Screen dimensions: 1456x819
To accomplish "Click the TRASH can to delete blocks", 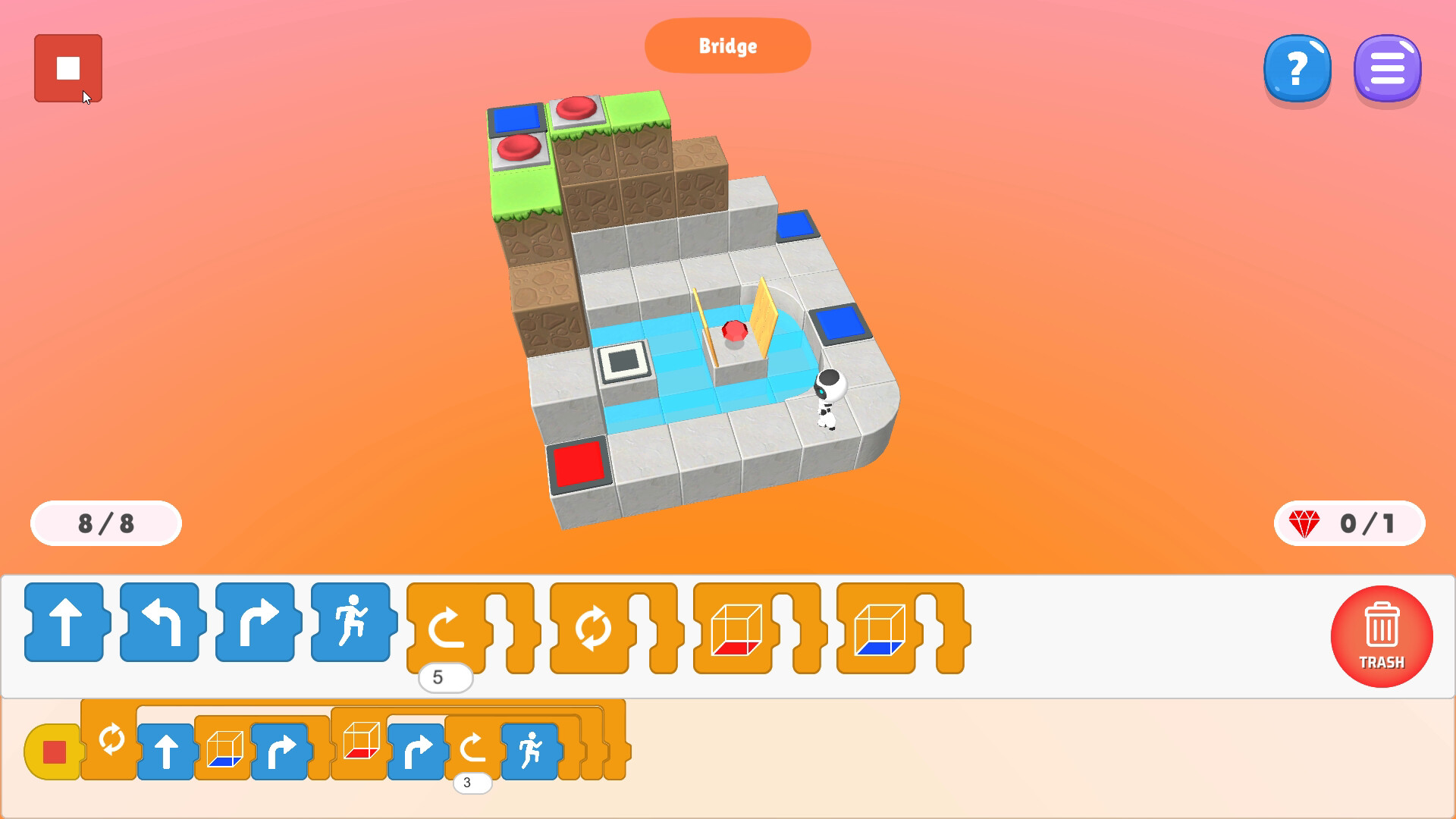I will coord(1382,637).
